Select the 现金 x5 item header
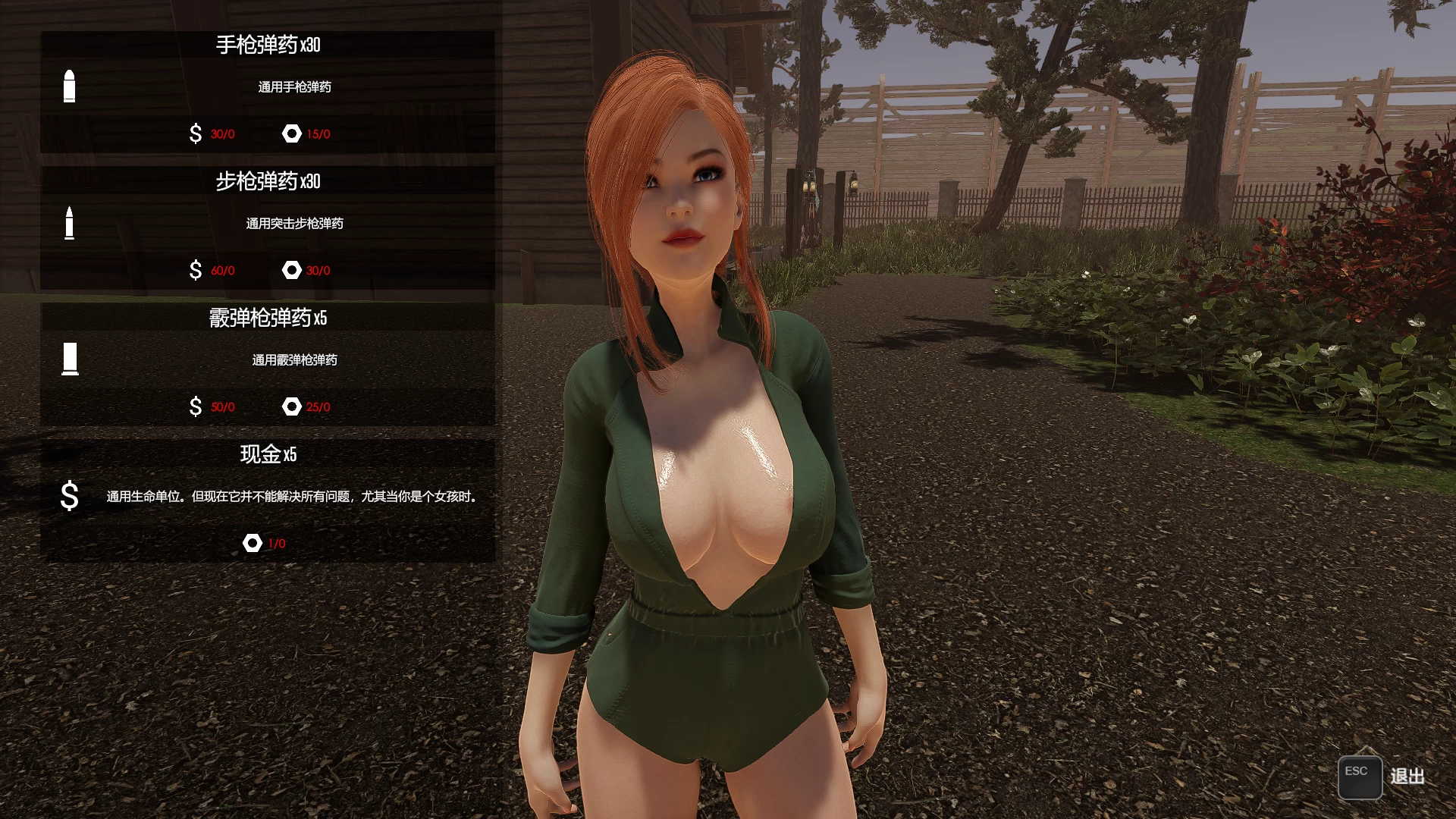This screenshot has height=819, width=1456. [267, 455]
